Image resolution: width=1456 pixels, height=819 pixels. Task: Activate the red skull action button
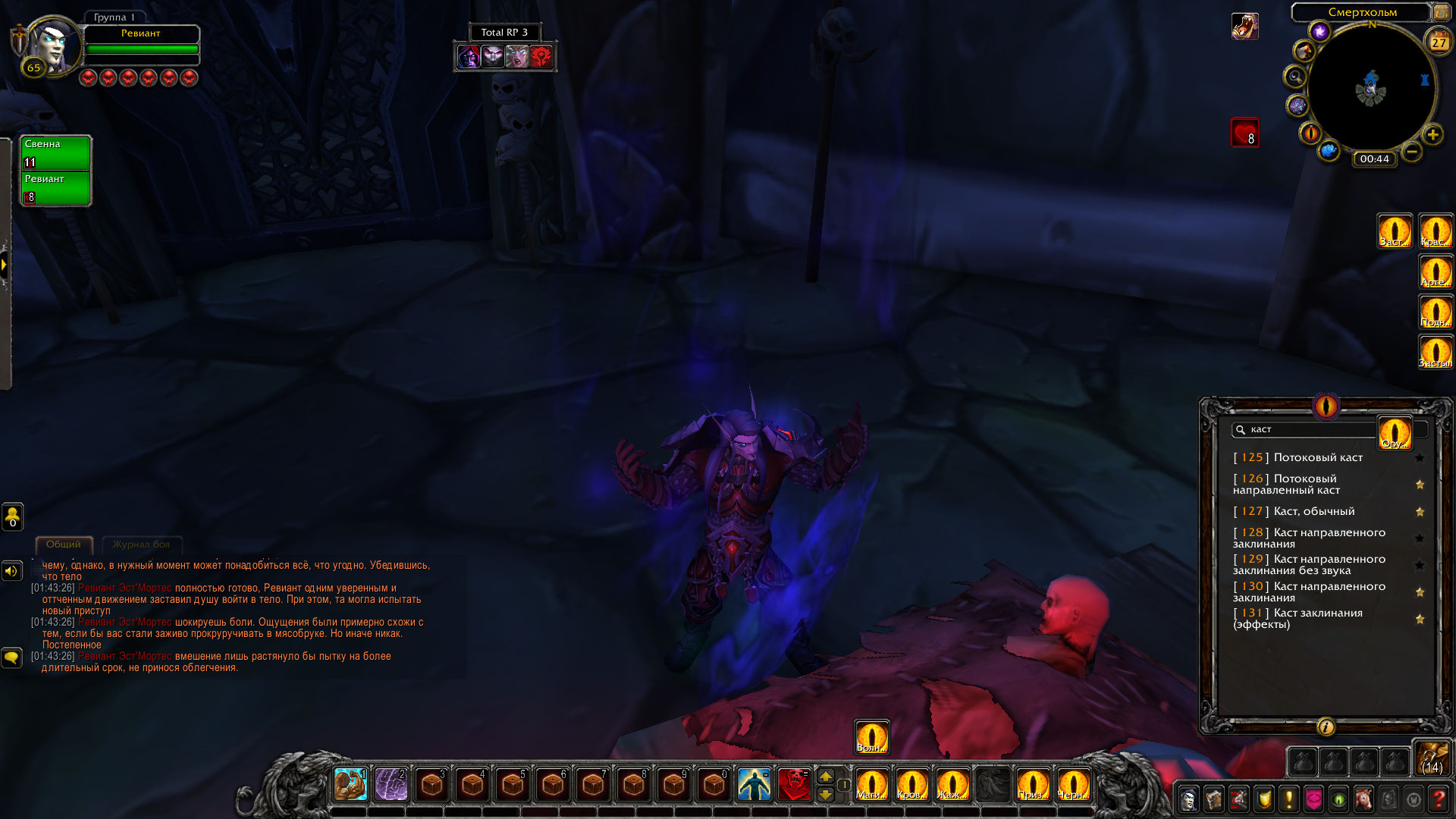pos(794,785)
